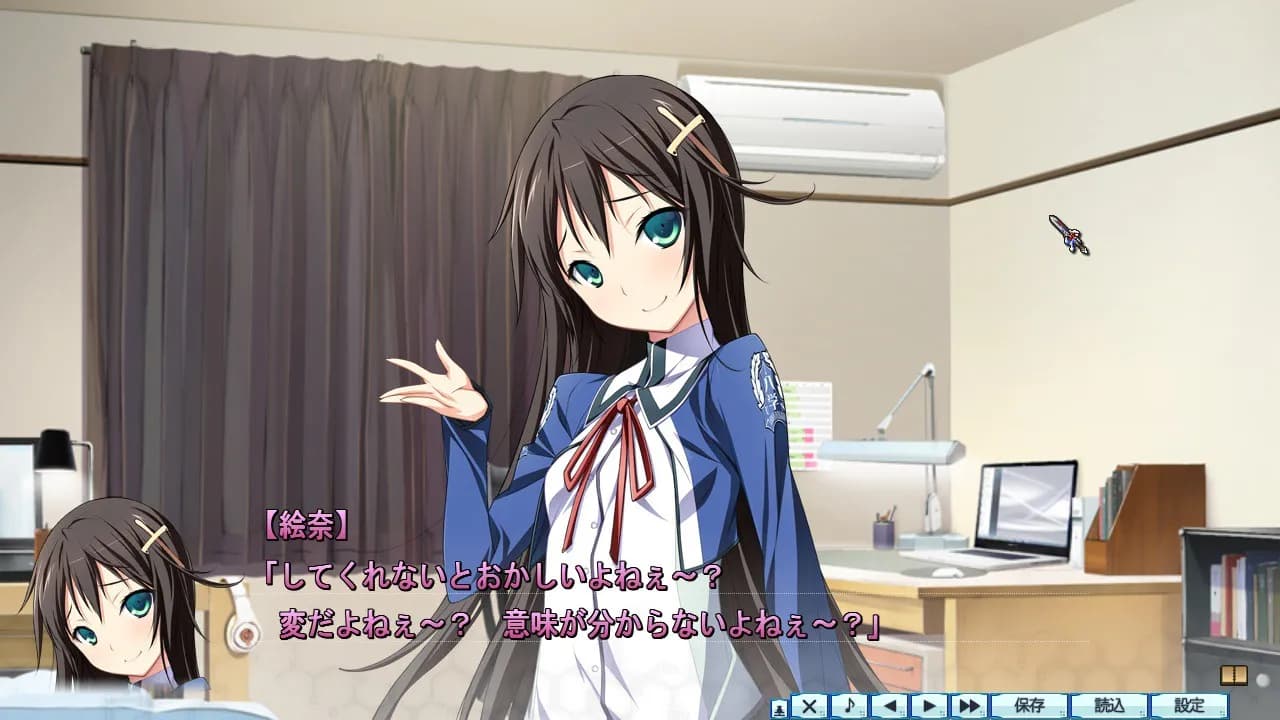Click the white circle at the screen's right edge
This screenshot has width=1280, height=720.
pyautogui.click(x=1262, y=680)
